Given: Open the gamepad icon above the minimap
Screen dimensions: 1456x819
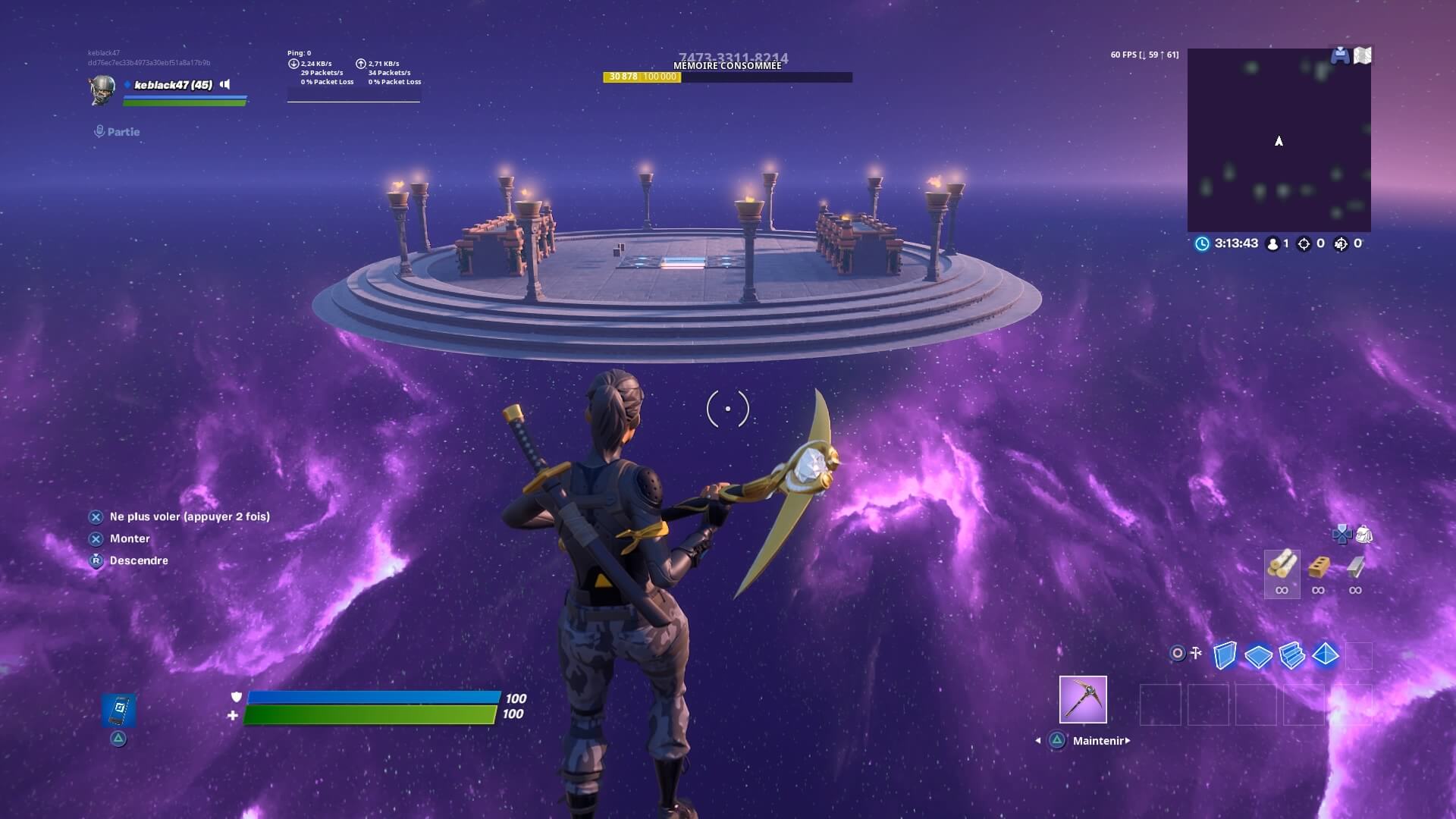Looking at the screenshot, I should [x=1339, y=55].
